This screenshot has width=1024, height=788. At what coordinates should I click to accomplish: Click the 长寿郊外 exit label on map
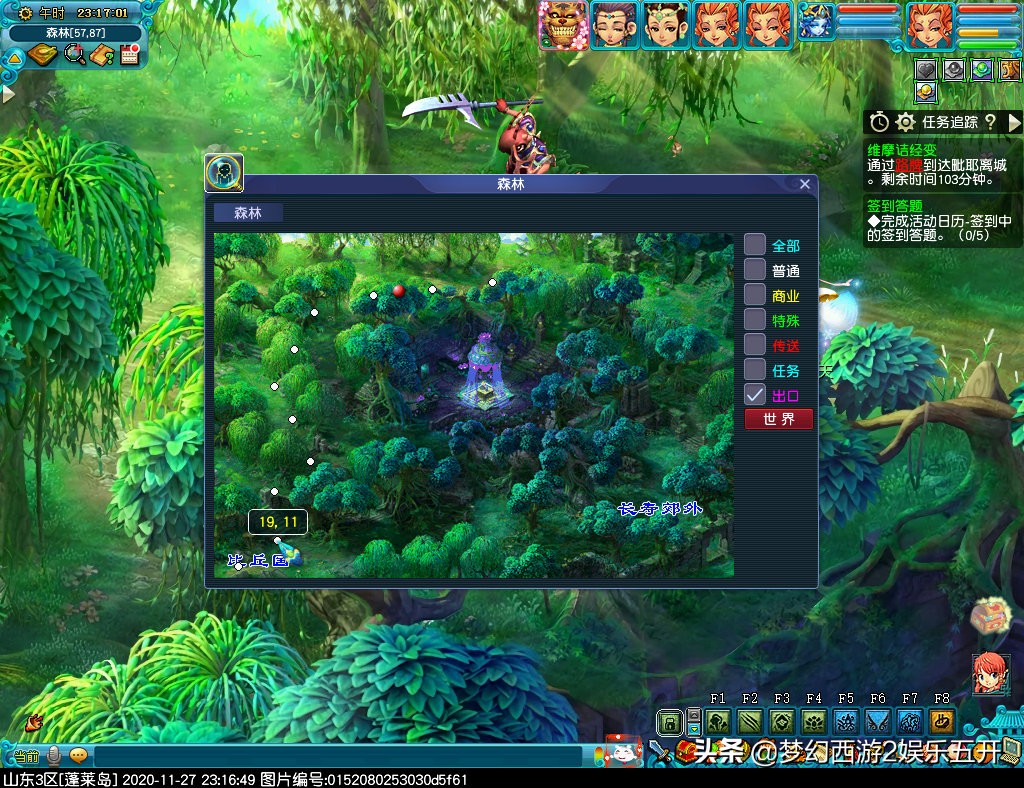pyautogui.click(x=660, y=509)
